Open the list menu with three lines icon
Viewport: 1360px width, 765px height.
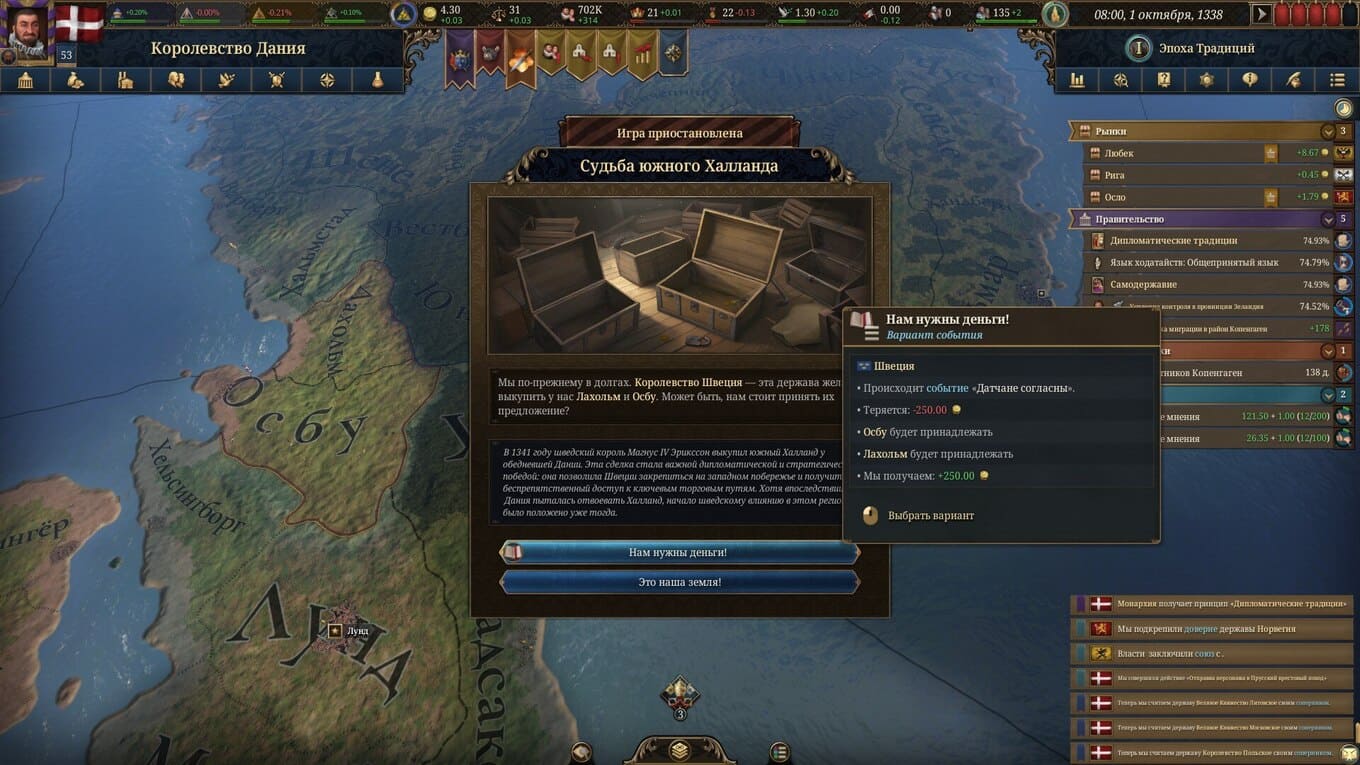(1337, 80)
